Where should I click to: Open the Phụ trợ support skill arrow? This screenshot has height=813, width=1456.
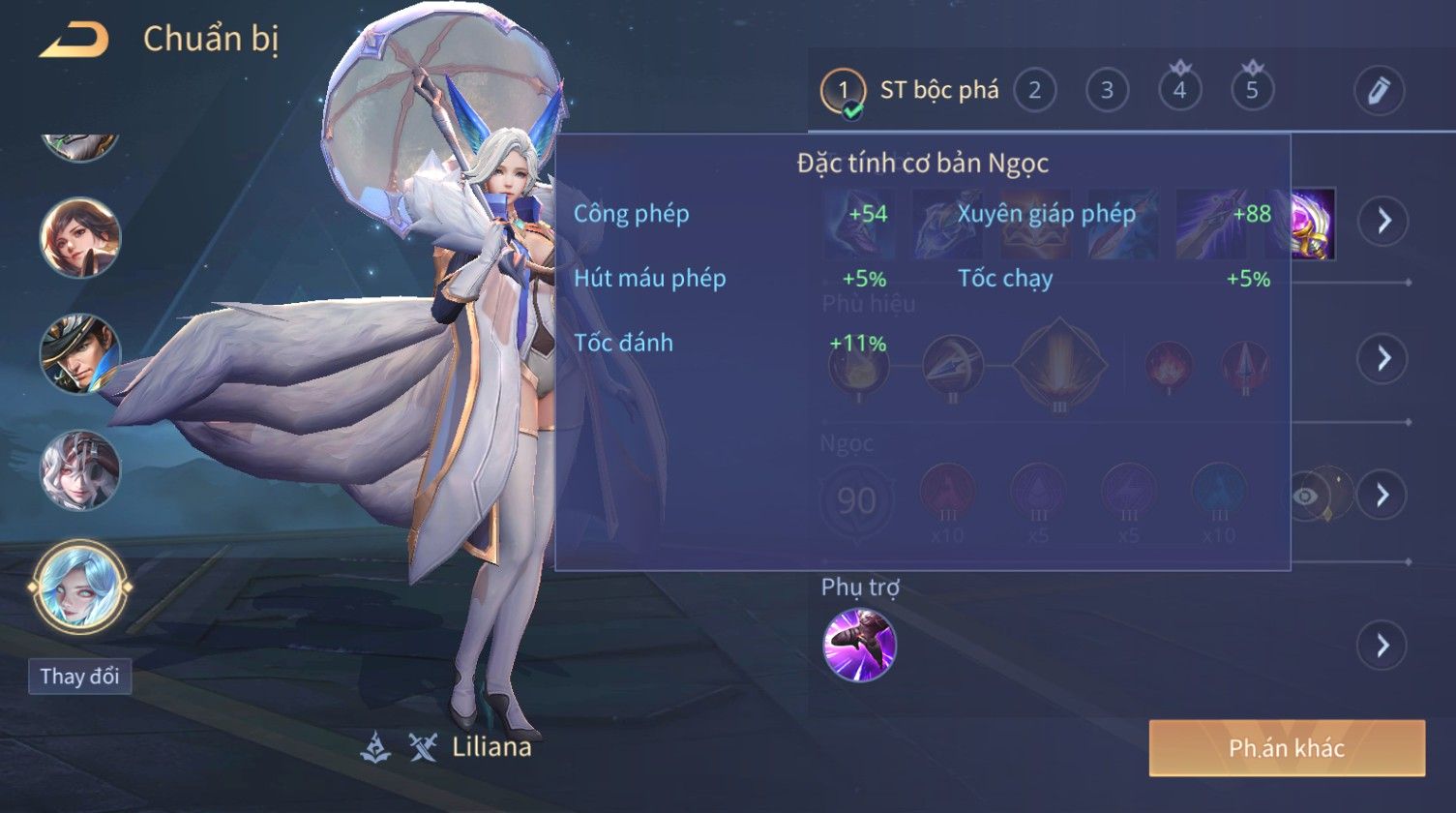[x=1382, y=645]
